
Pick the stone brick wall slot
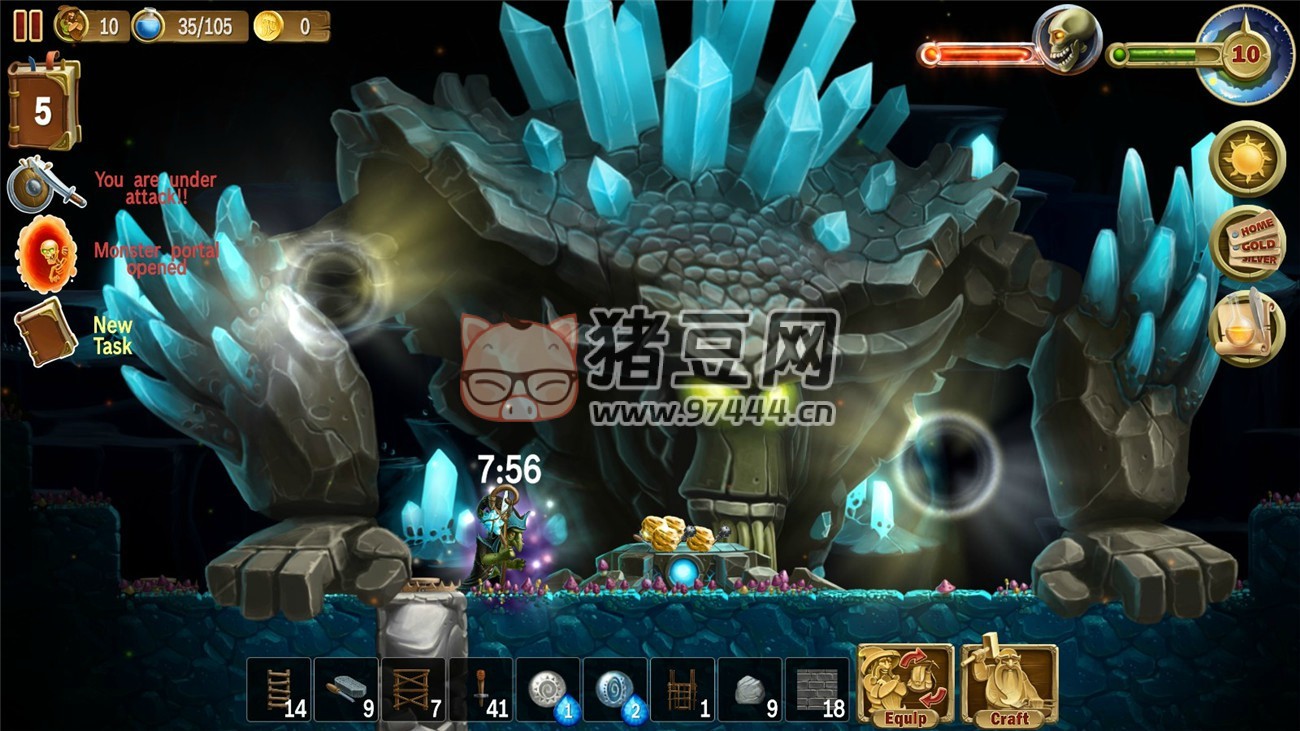[816, 689]
